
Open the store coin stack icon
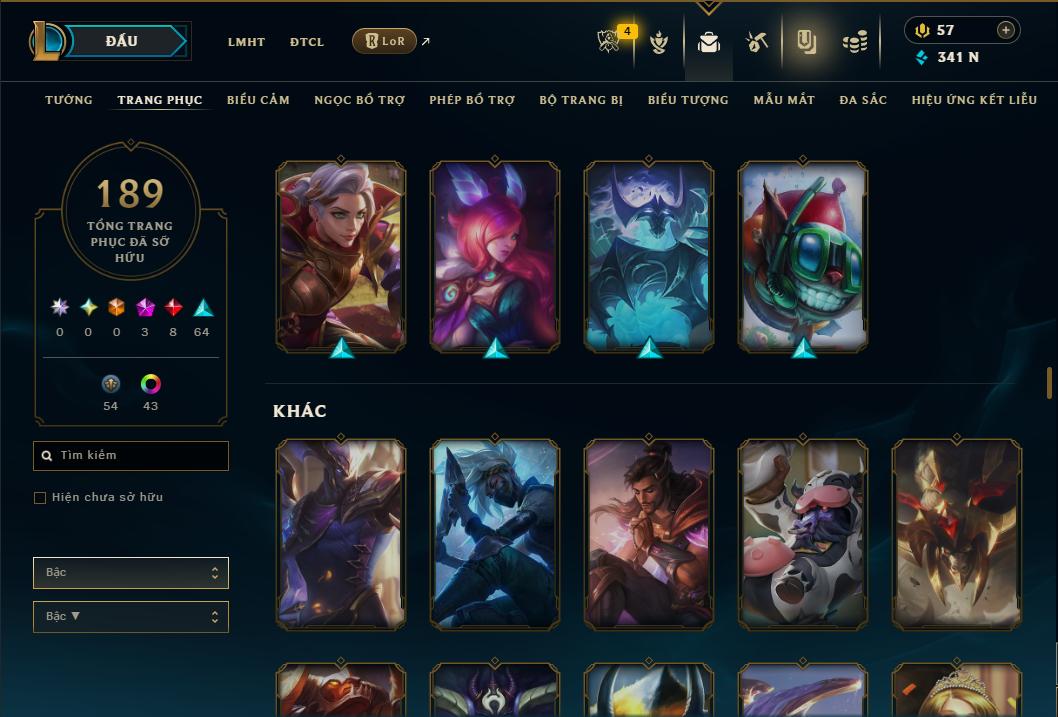854,42
